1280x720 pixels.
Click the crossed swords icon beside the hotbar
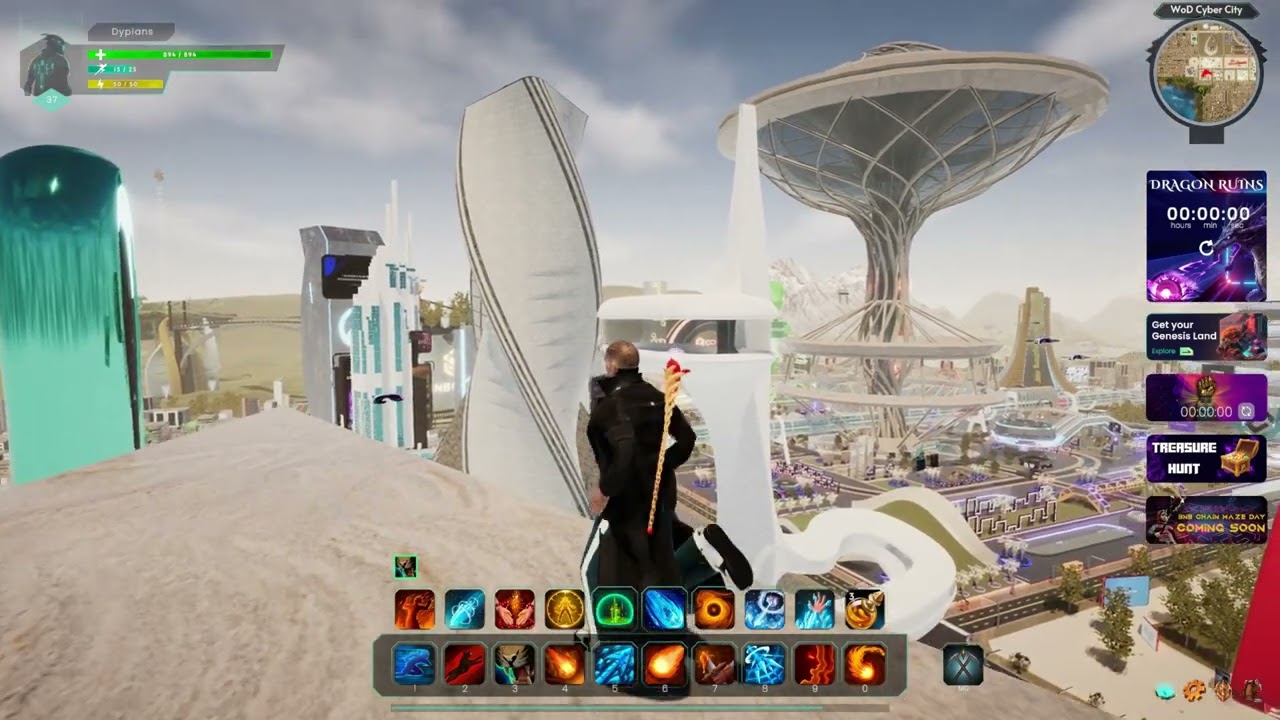pyautogui.click(x=963, y=665)
